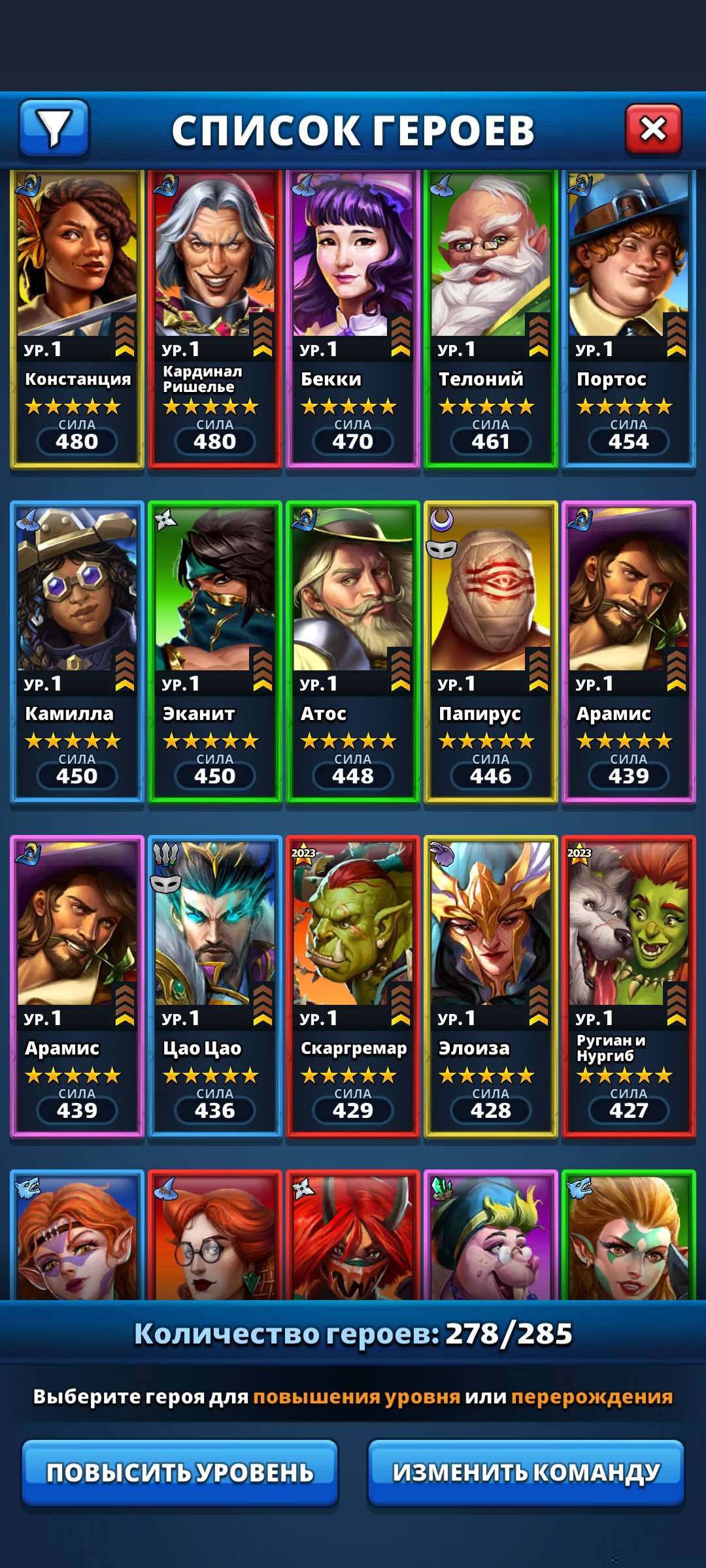
Task: Select the Элоиза hero card
Action: [491, 987]
